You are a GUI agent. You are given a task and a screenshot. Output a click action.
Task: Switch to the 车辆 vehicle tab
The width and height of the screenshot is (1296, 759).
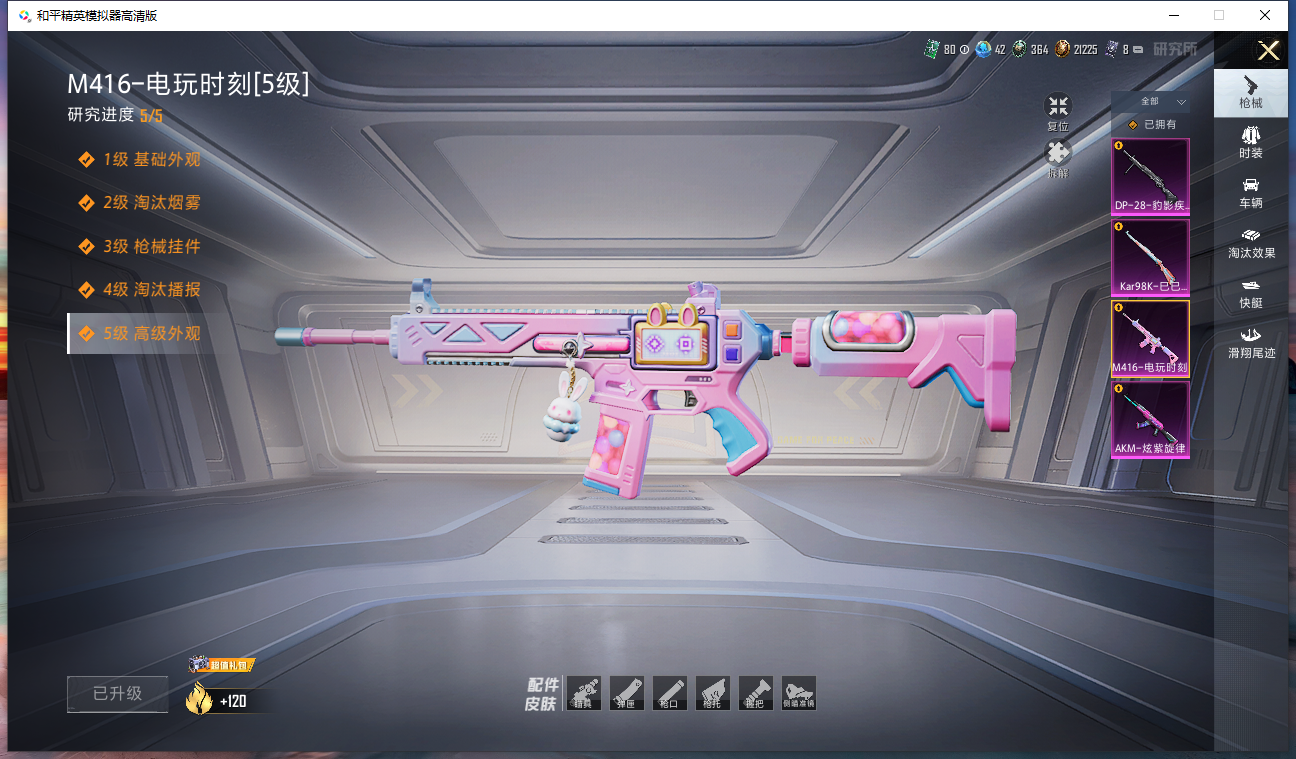[x=1250, y=192]
